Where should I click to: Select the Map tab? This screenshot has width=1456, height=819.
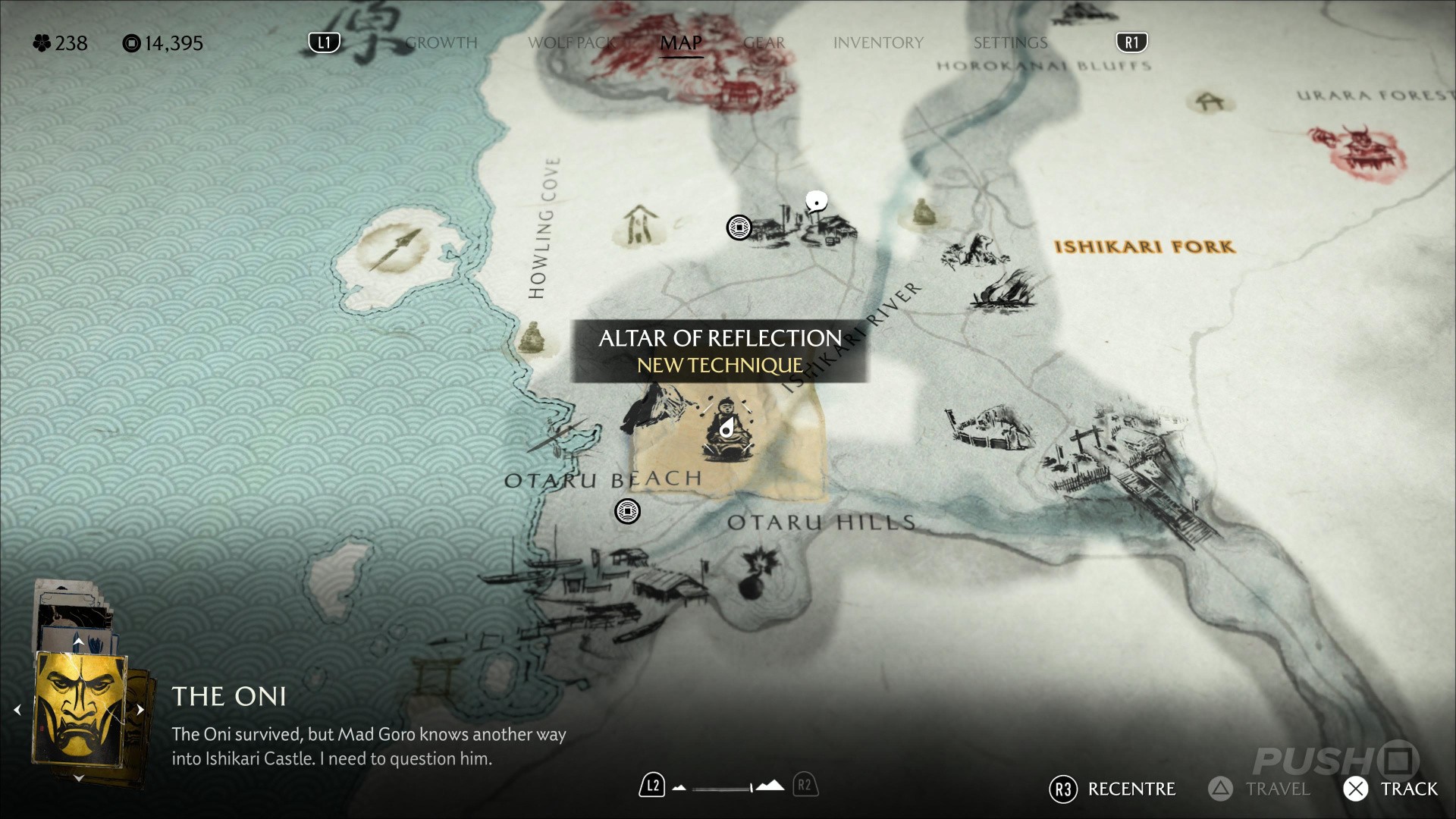coord(680,42)
